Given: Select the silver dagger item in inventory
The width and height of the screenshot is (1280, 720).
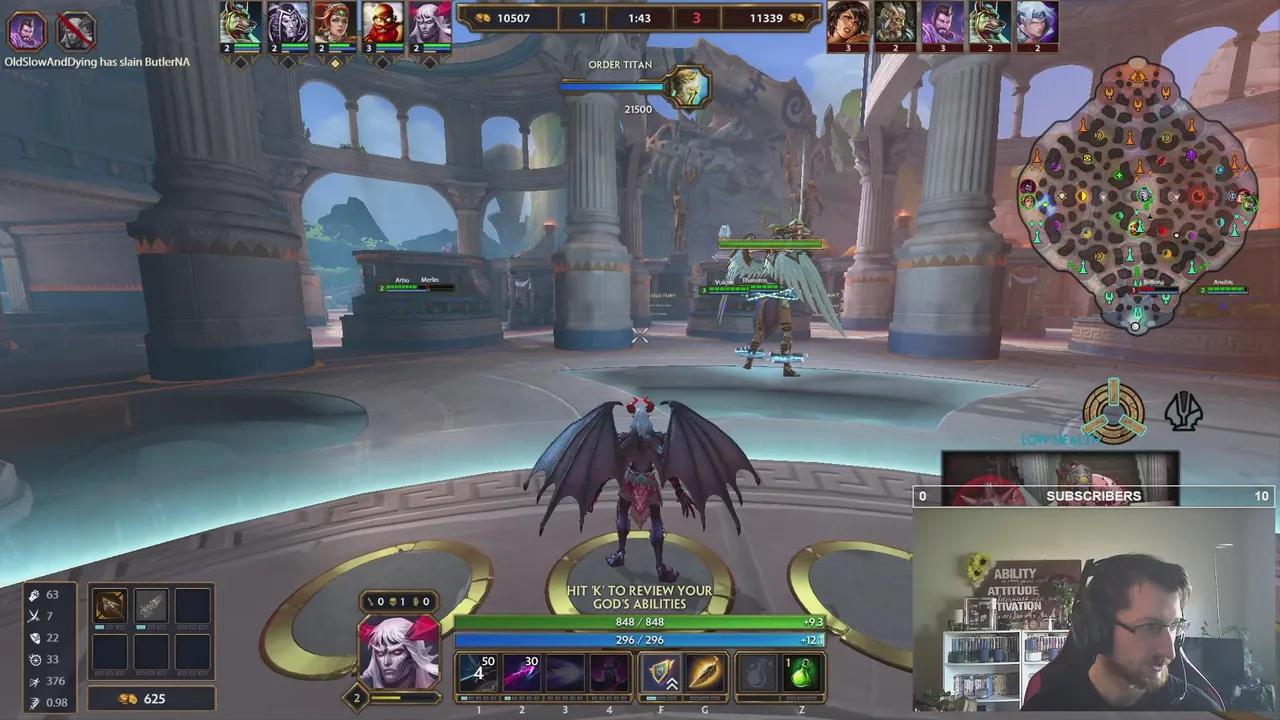Looking at the screenshot, I should (150, 604).
